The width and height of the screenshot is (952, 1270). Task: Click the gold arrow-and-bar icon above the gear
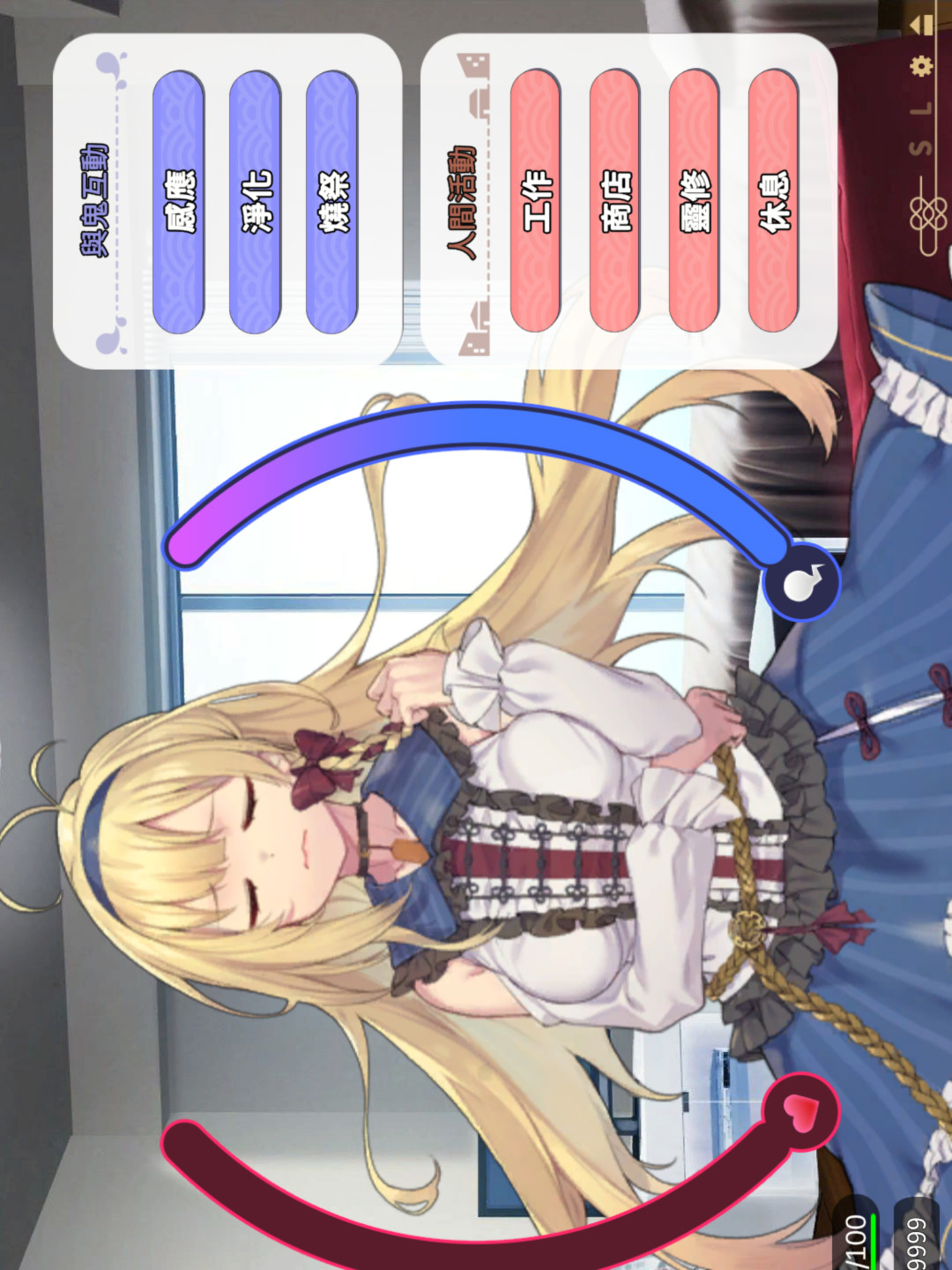point(923,24)
